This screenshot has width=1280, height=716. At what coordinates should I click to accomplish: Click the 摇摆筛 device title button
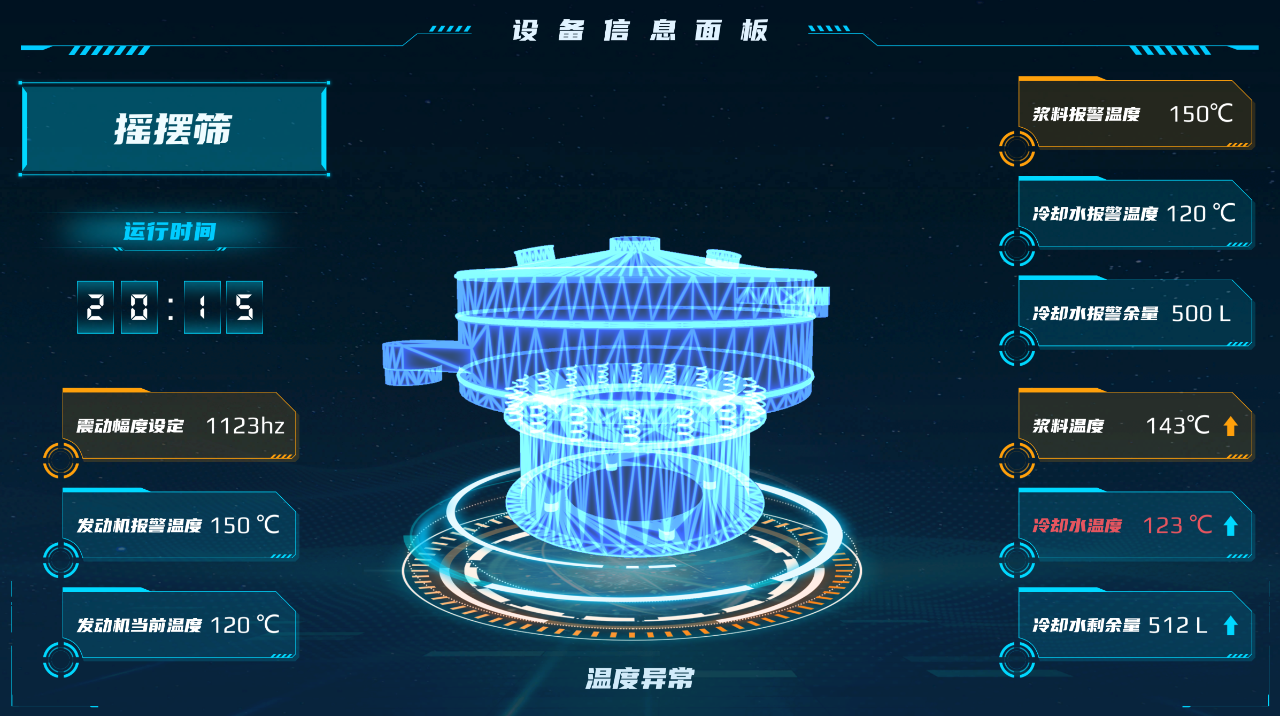pos(174,130)
